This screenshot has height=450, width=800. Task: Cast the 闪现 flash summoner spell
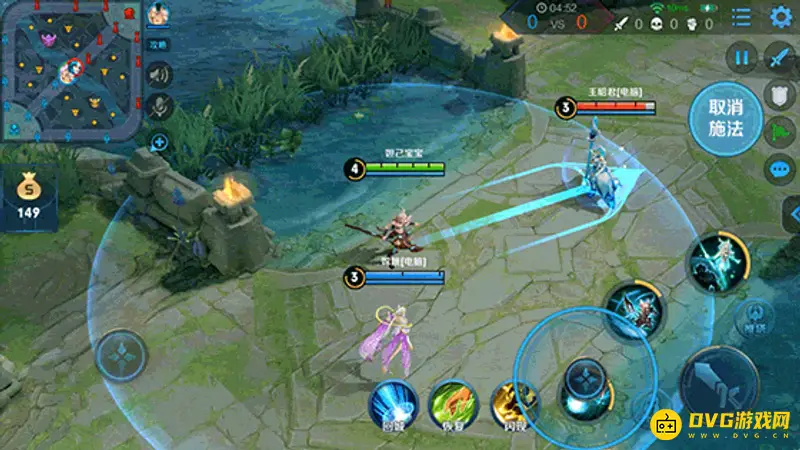click(513, 404)
